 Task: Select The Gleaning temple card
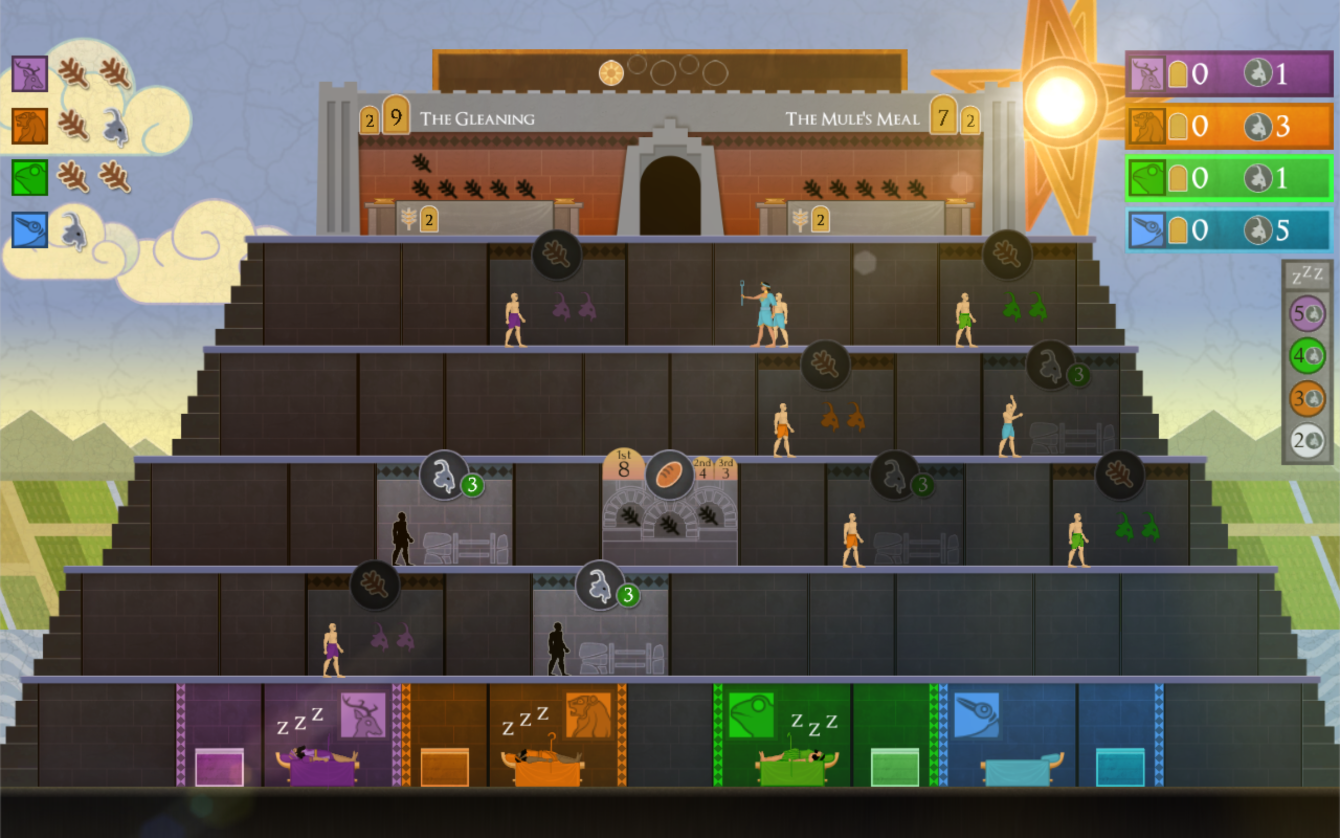(476, 119)
